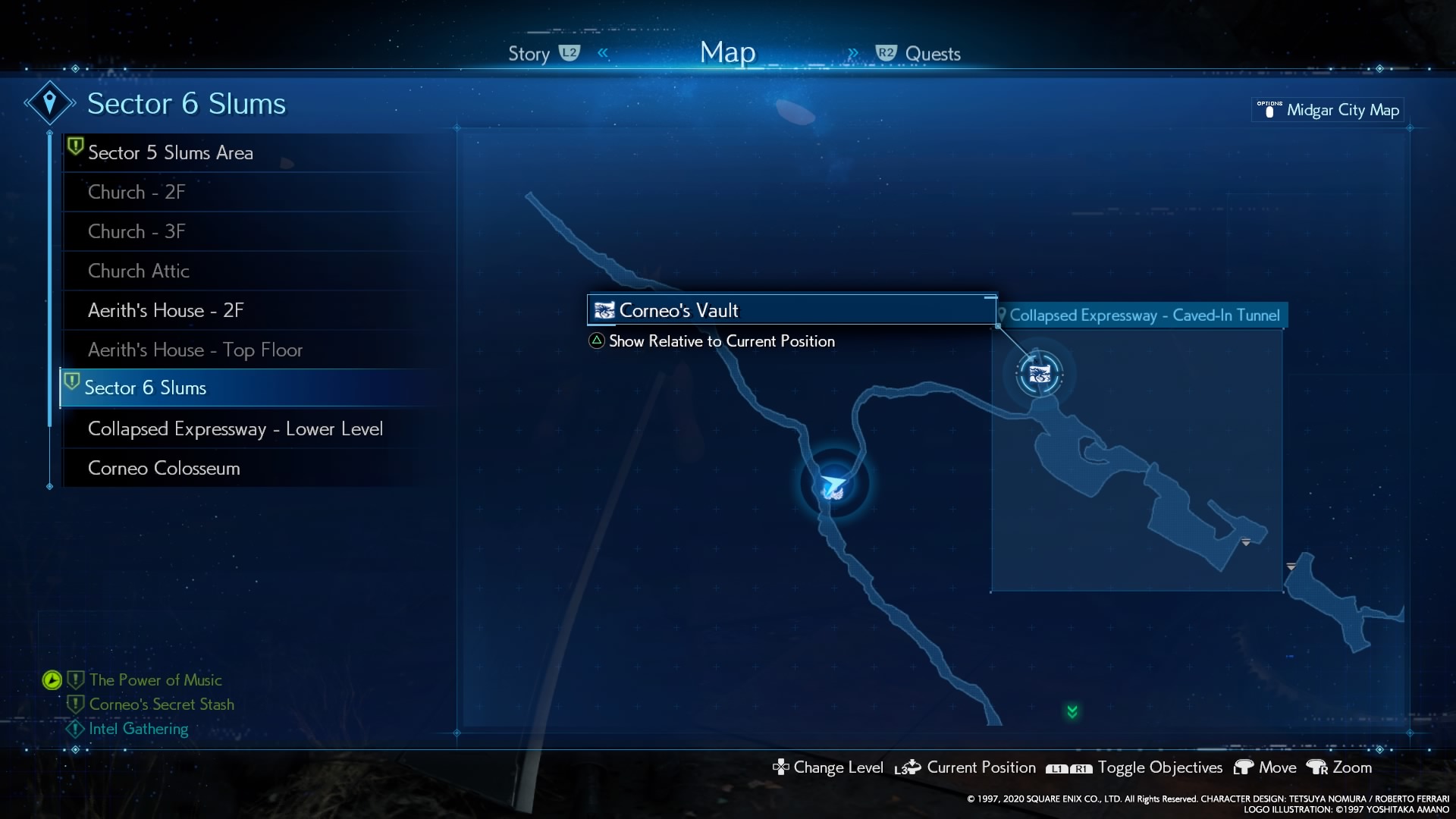Choose Church - 3F from the list
The height and width of the screenshot is (819, 1456).
coord(136,231)
